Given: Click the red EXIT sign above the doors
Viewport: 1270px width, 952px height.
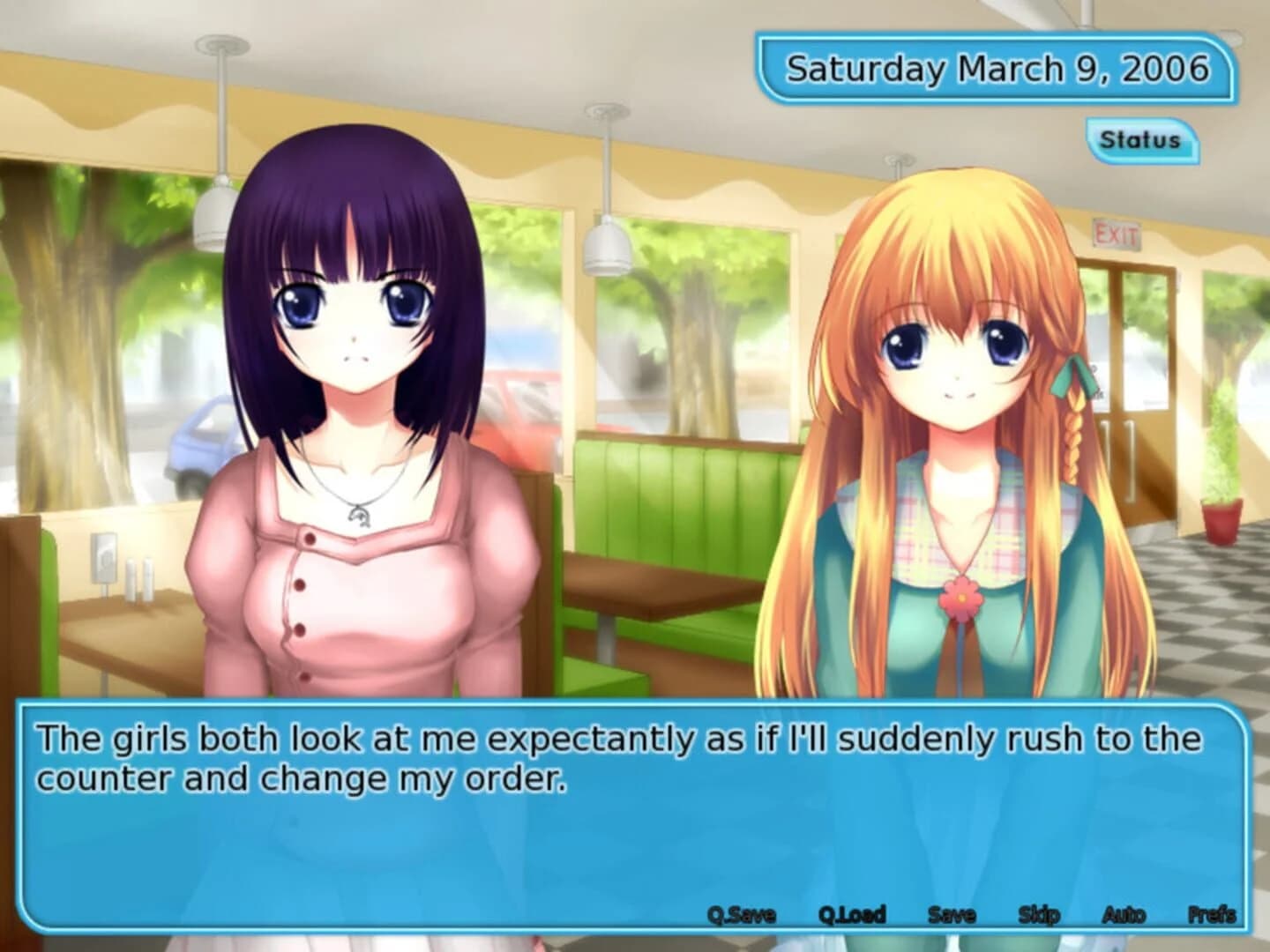Looking at the screenshot, I should pos(1118,234).
